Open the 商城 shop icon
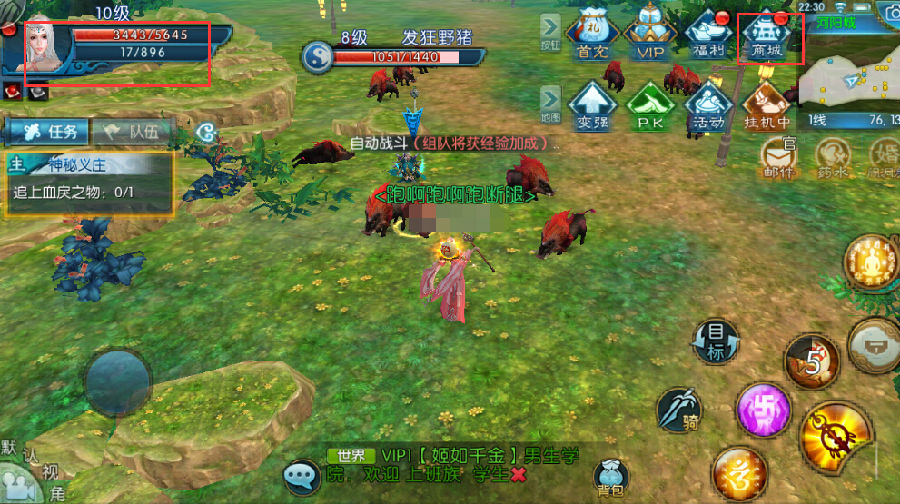 point(767,38)
